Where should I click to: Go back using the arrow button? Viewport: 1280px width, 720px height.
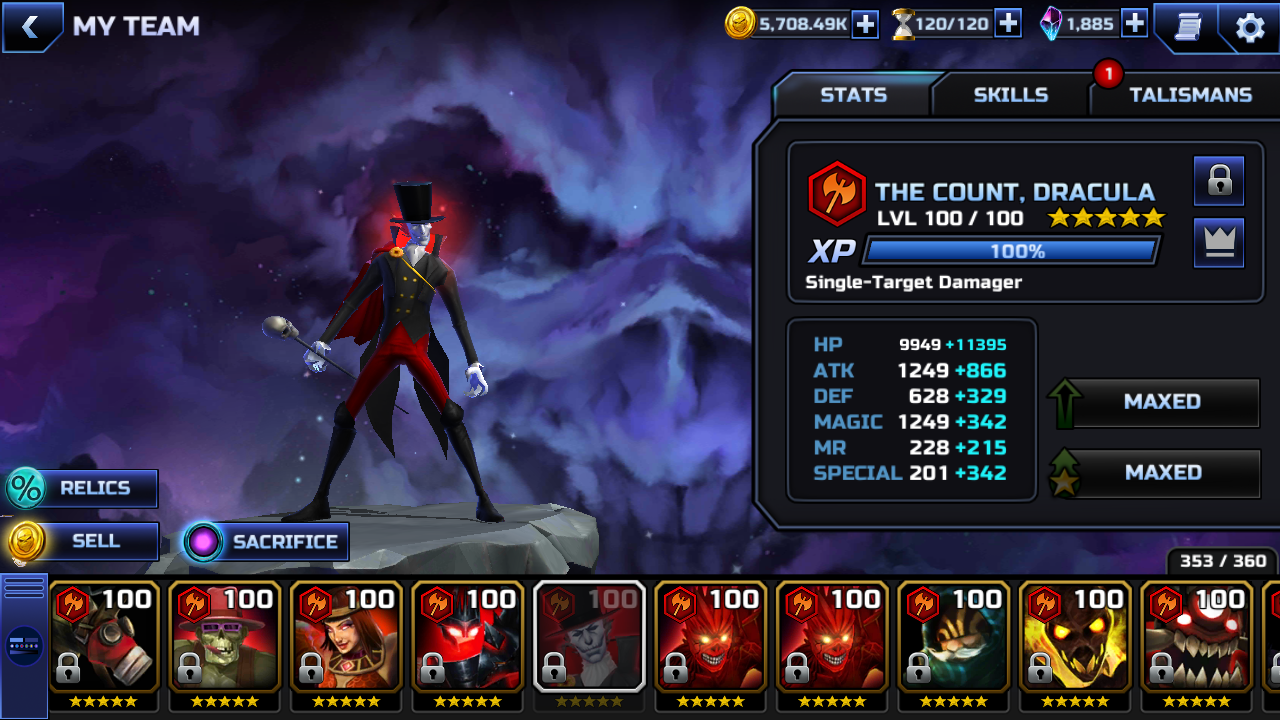[x=31, y=27]
